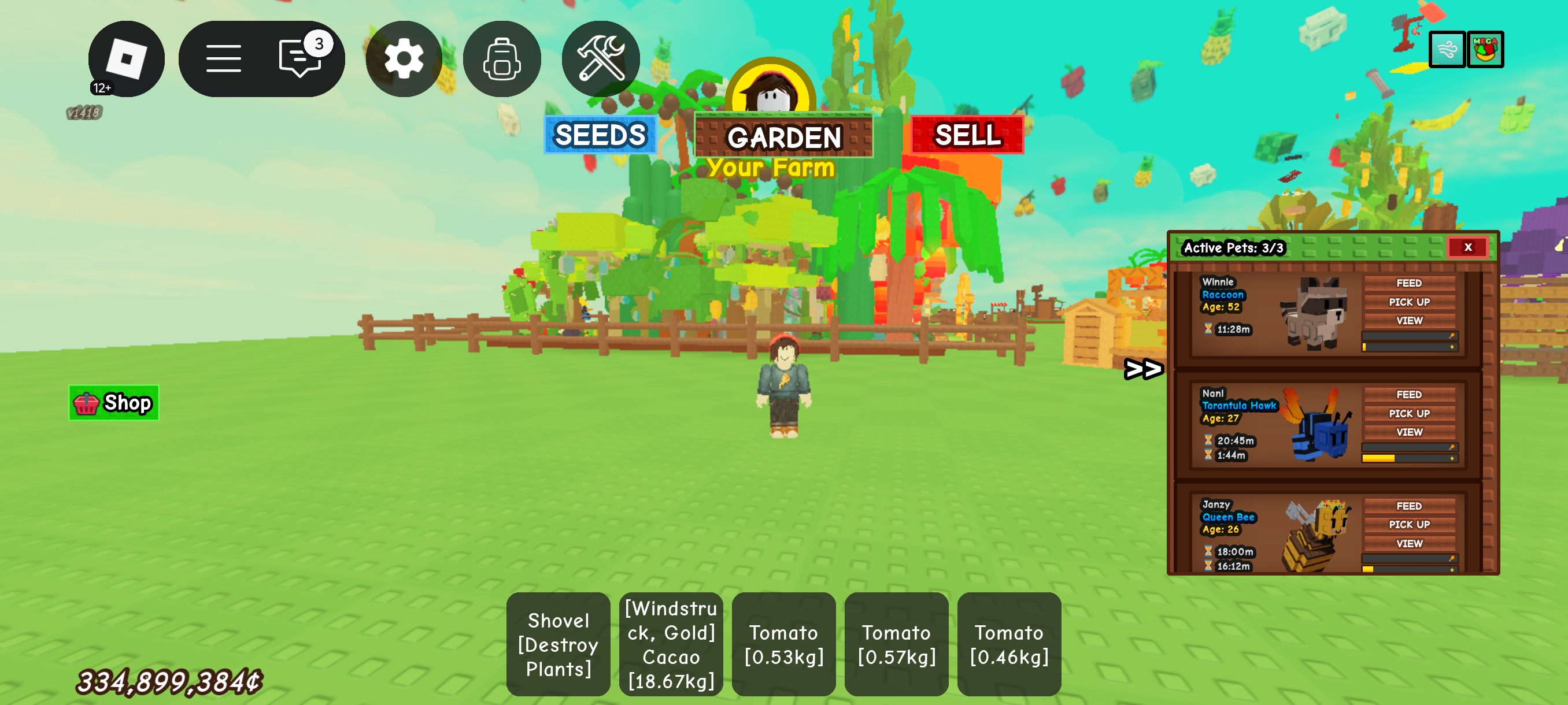Select the 0.57kg Tomato slot
Image resolution: width=1568 pixels, height=705 pixels.
pos(896,644)
